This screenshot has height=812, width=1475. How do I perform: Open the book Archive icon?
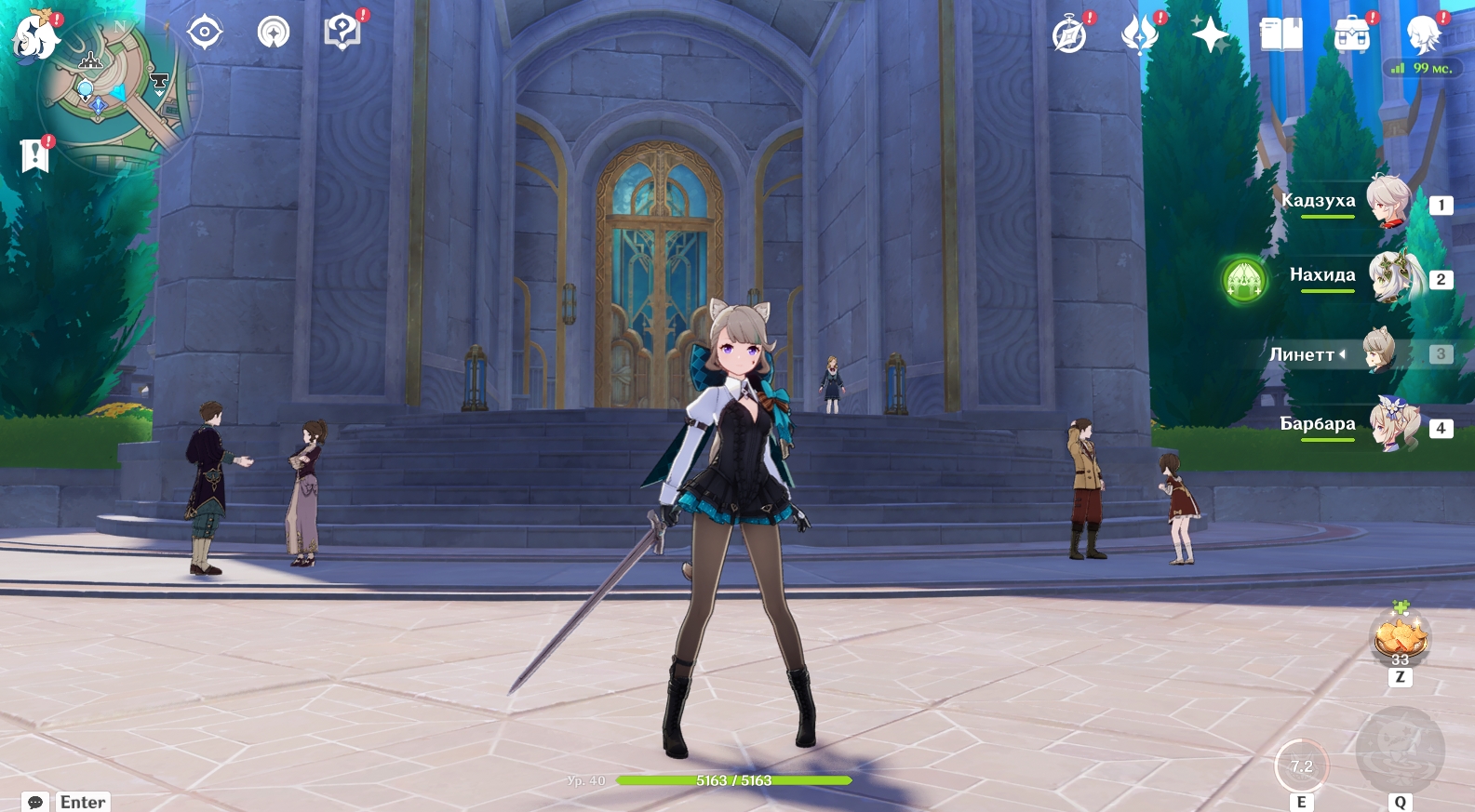coord(1281,35)
